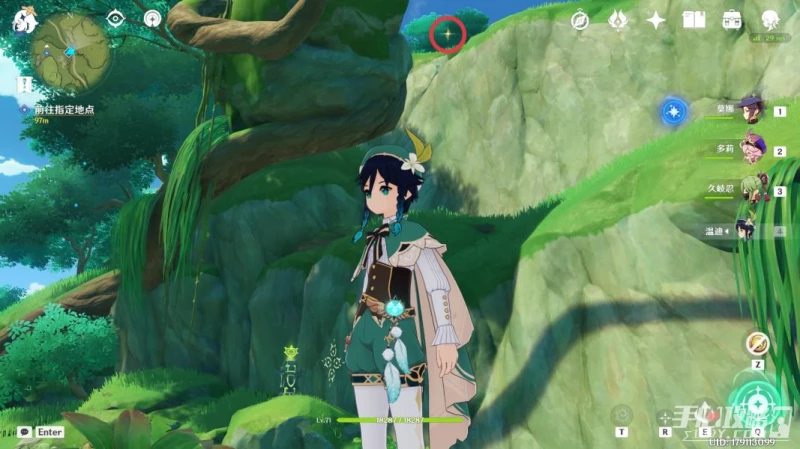This screenshot has height=449, width=800.
Task: Open the quest bookmark icon under the minimap
Action: coord(22,84)
